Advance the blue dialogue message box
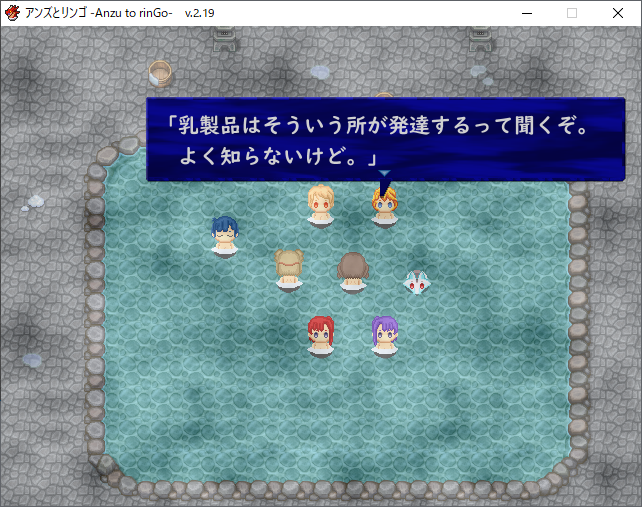Image resolution: width=642 pixels, height=507 pixels. [x=385, y=140]
